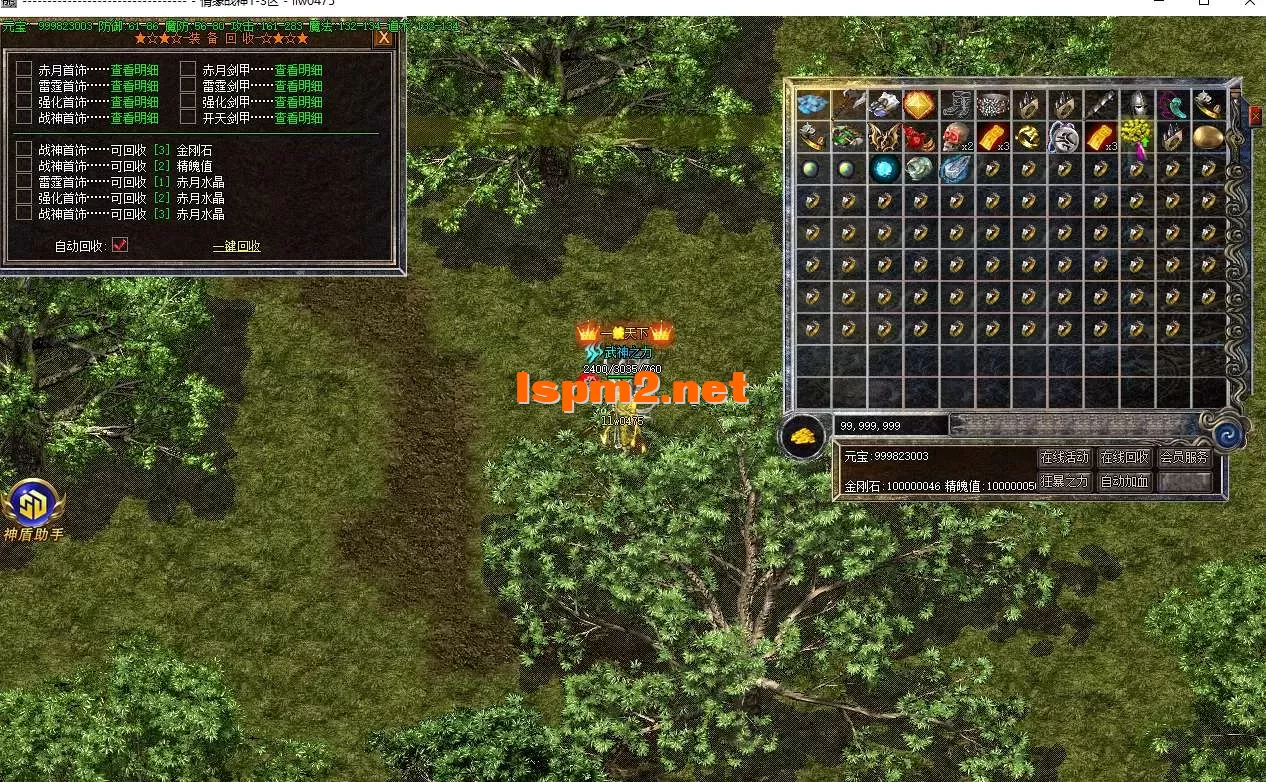Select the orange gem item in bag

920,105
